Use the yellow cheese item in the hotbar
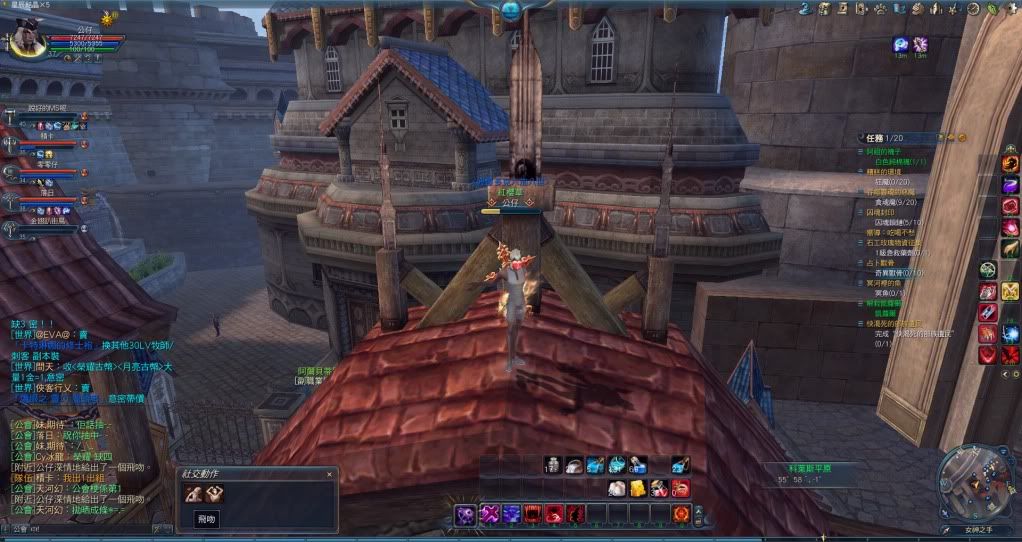The image size is (1022, 542). (637, 488)
